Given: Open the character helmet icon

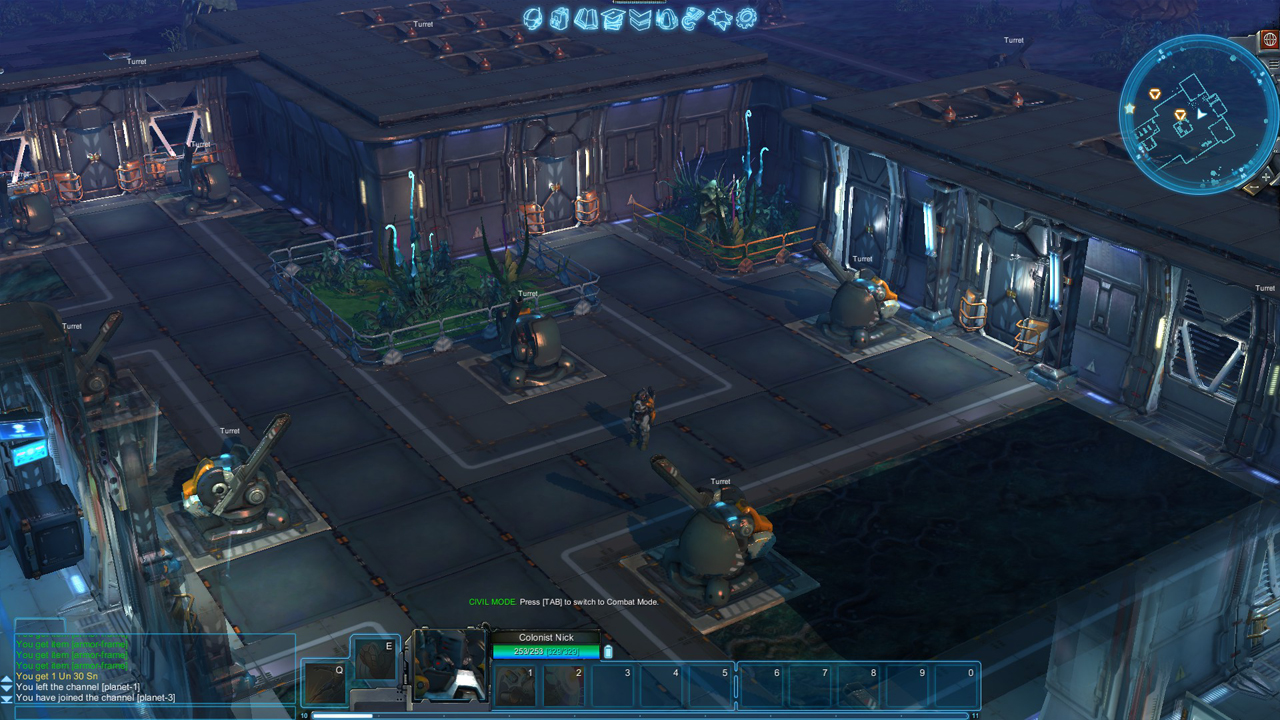Looking at the screenshot, I should point(531,18).
